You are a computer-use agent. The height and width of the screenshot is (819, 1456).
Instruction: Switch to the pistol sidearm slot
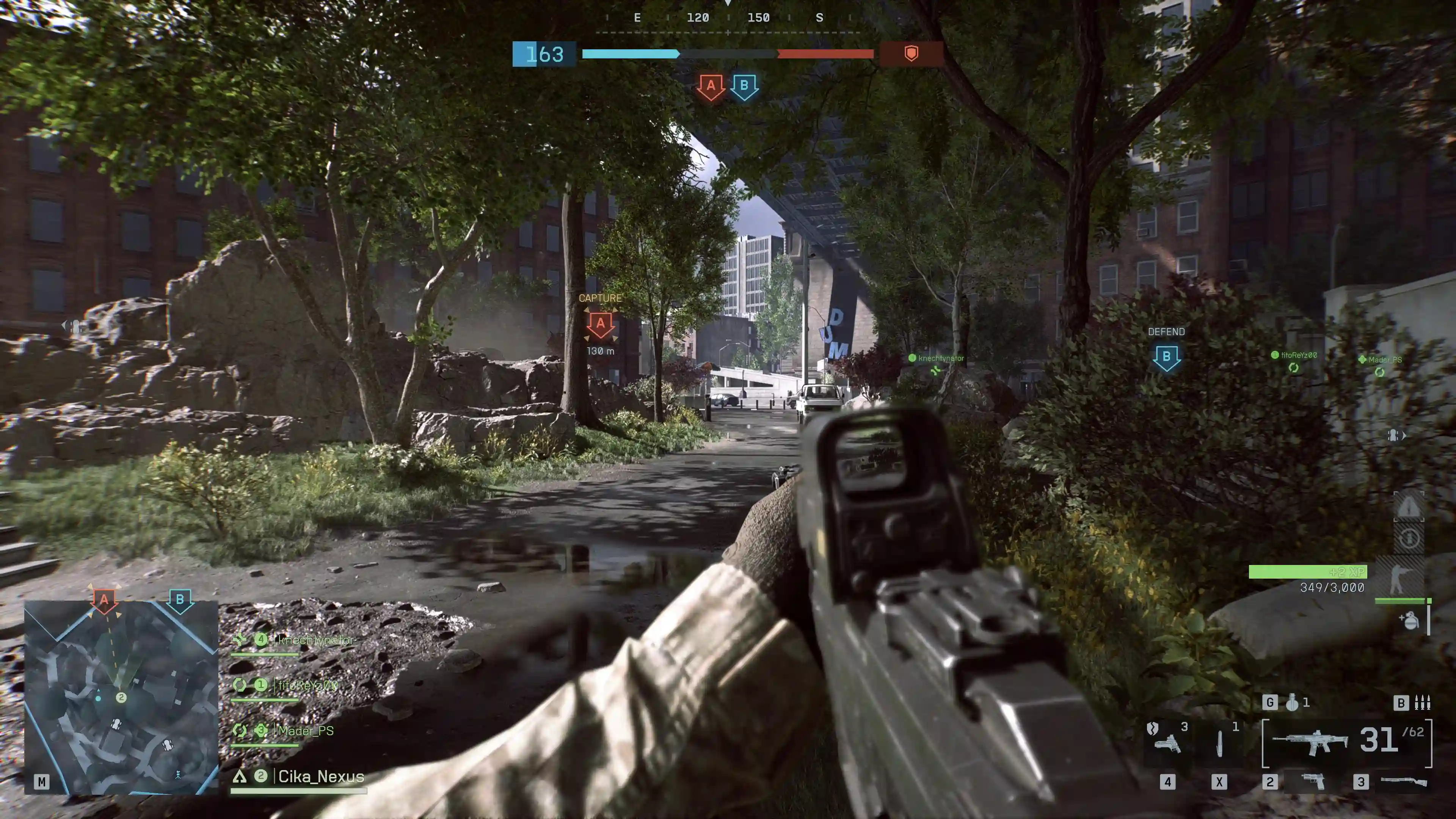coord(1312,782)
